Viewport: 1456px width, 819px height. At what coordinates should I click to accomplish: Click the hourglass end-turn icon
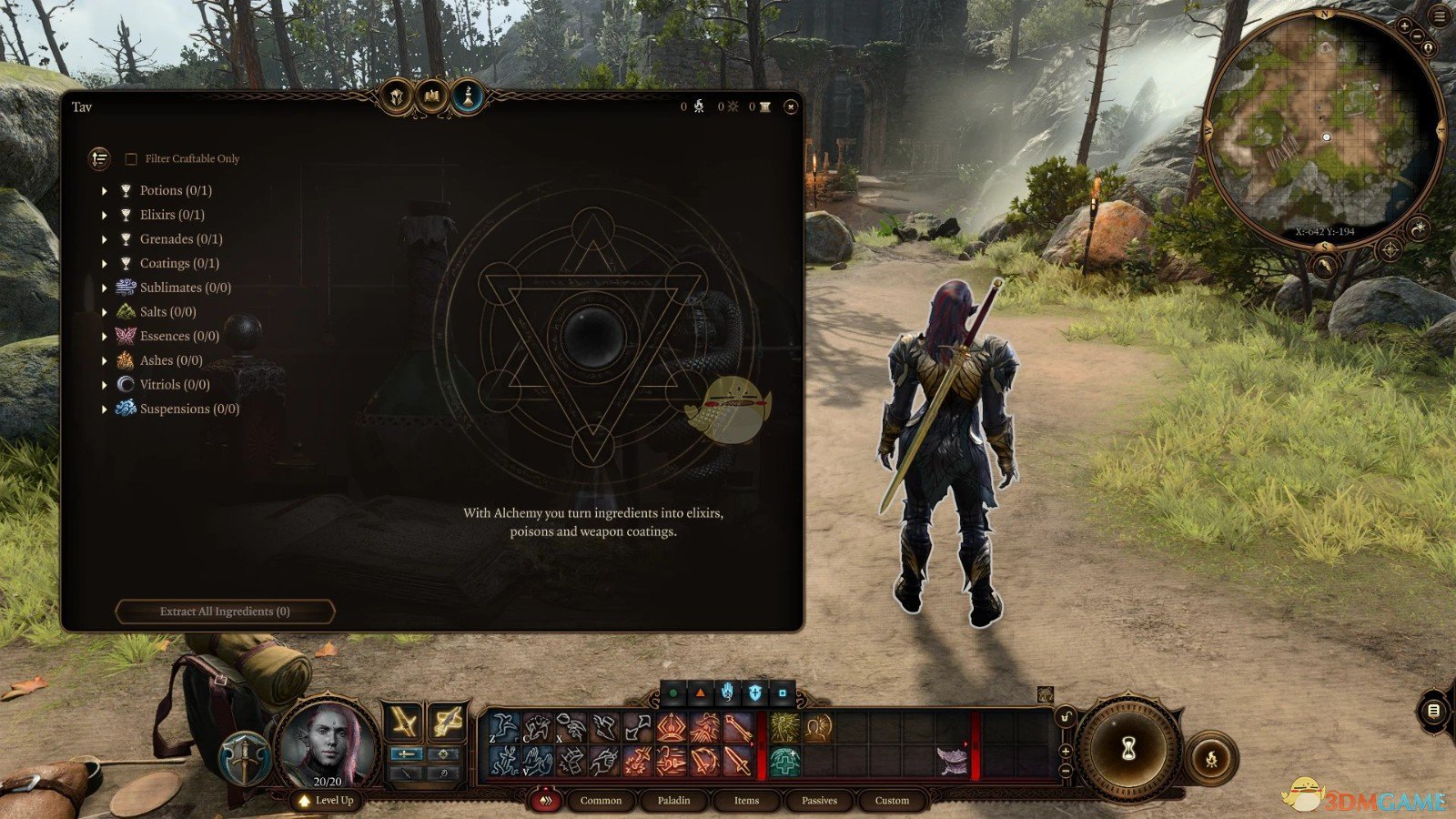click(x=1128, y=748)
